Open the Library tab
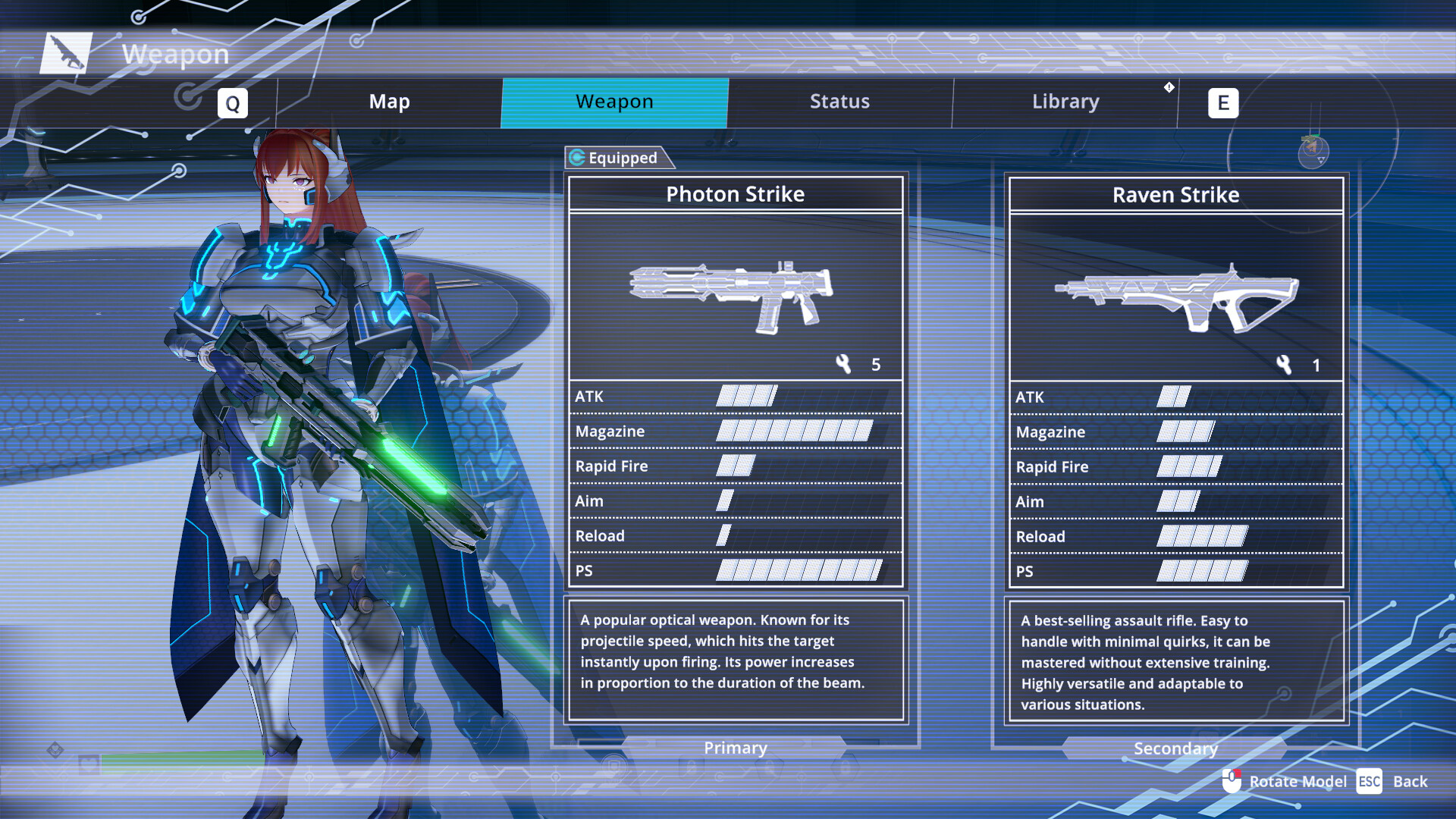Image resolution: width=1456 pixels, height=819 pixels. 1065,101
